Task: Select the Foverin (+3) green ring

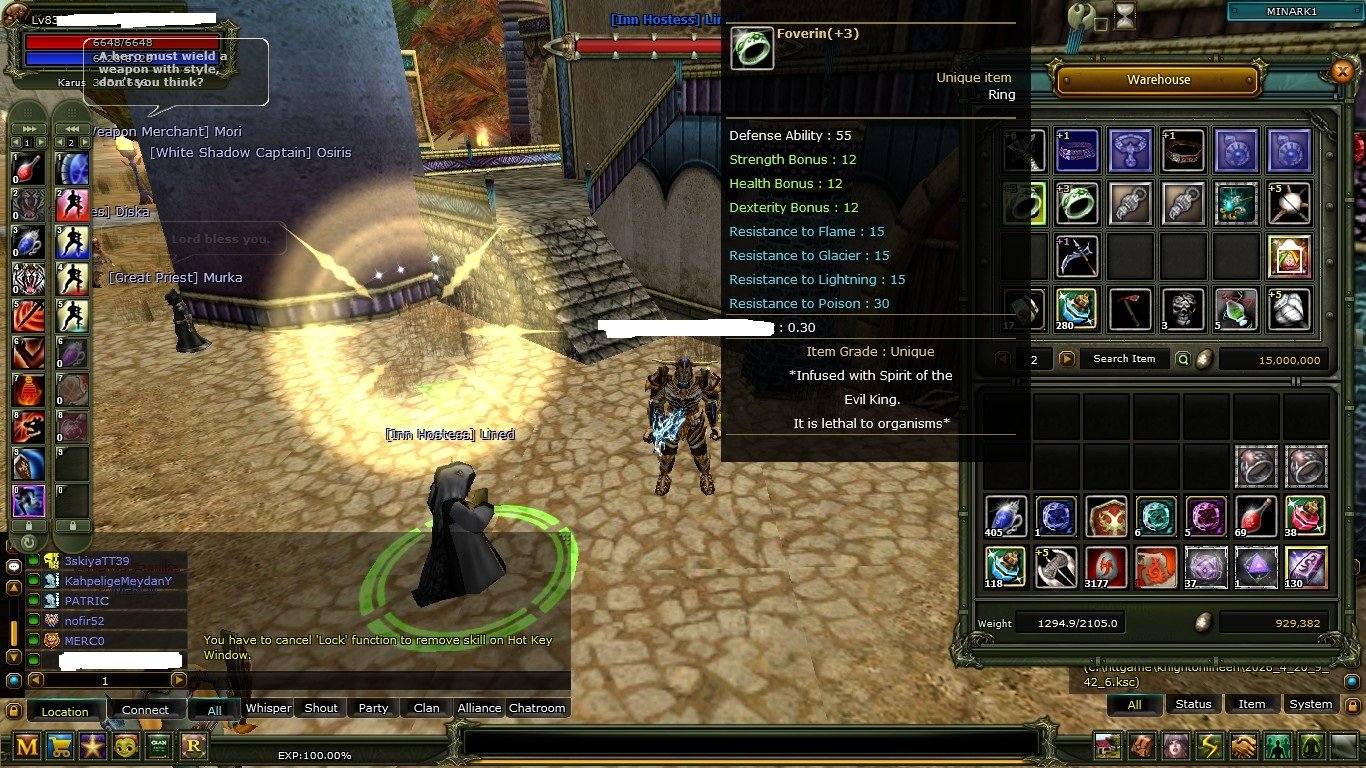Action: click(x=1077, y=203)
